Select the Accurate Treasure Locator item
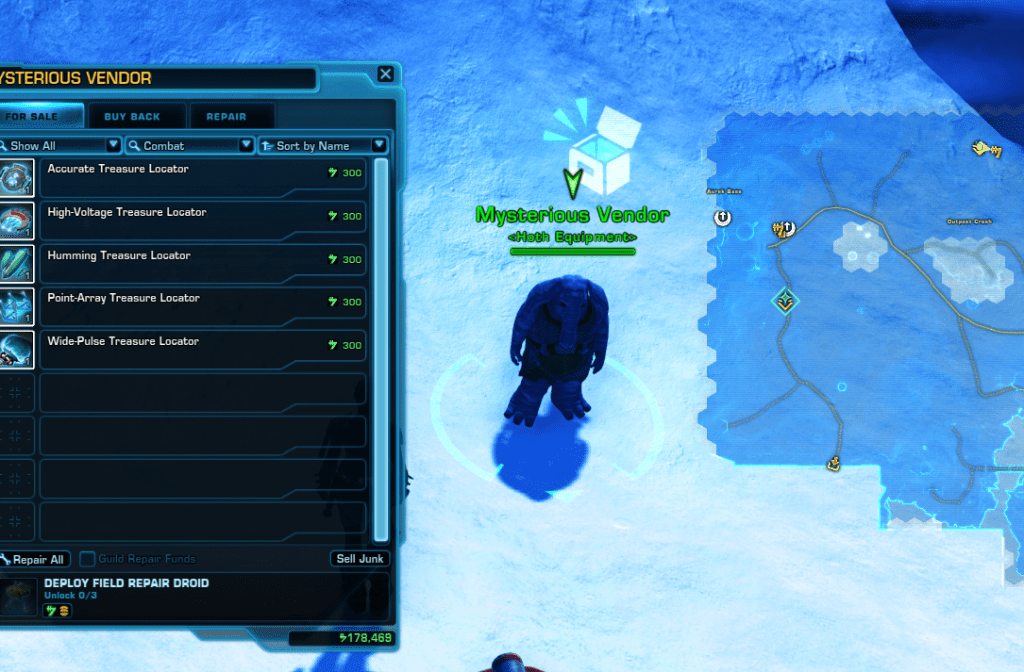This screenshot has height=672, width=1024. 200,178
